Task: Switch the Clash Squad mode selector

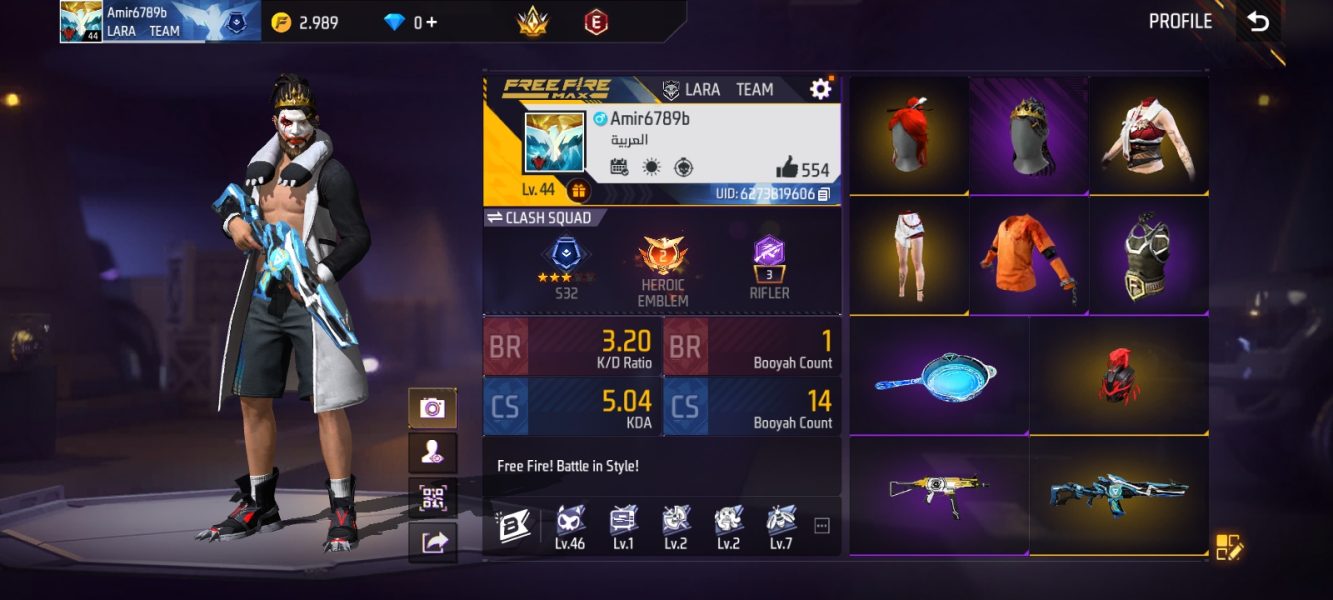Action: [x=539, y=218]
